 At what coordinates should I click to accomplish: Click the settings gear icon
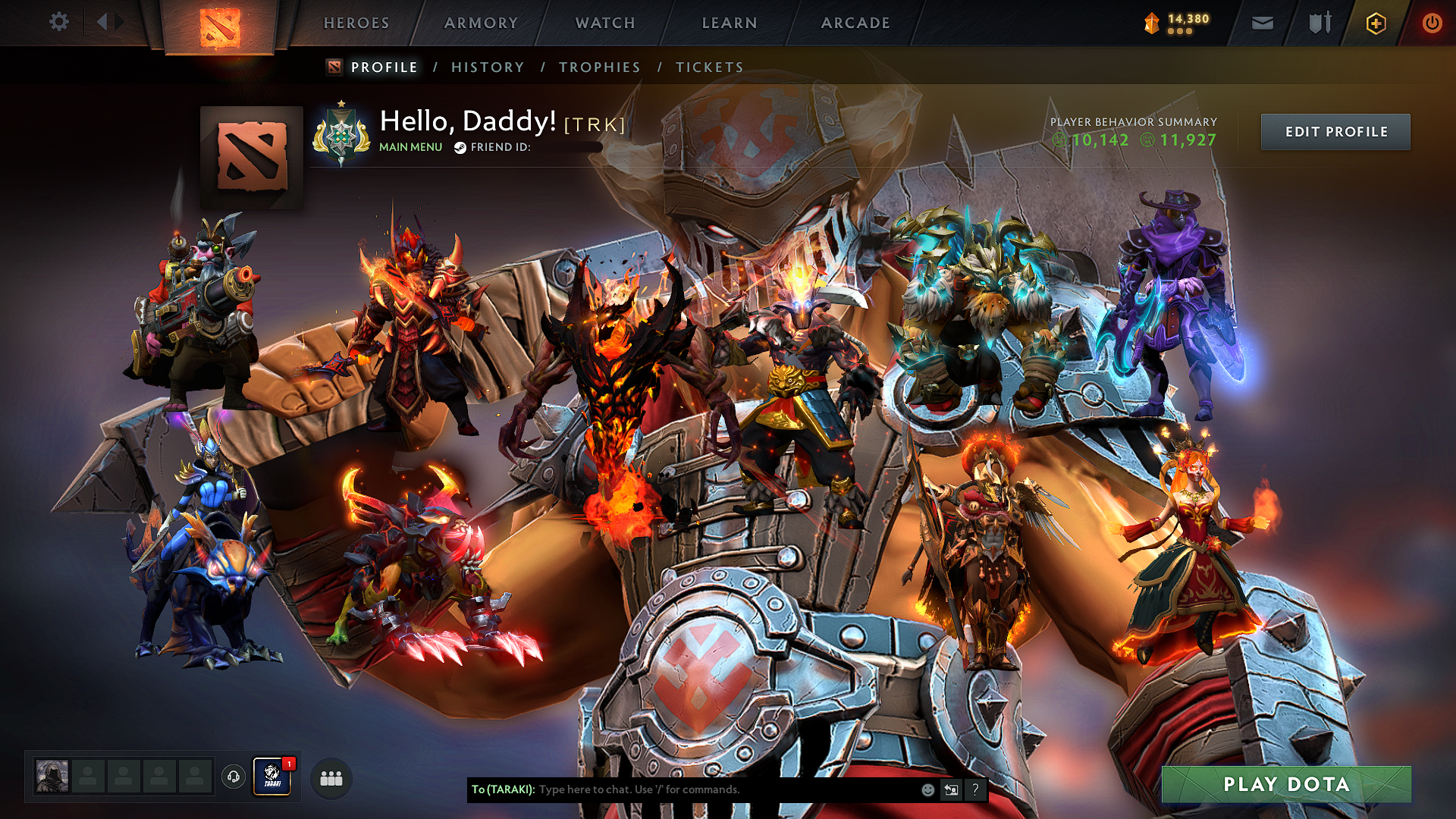pyautogui.click(x=58, y=23)
